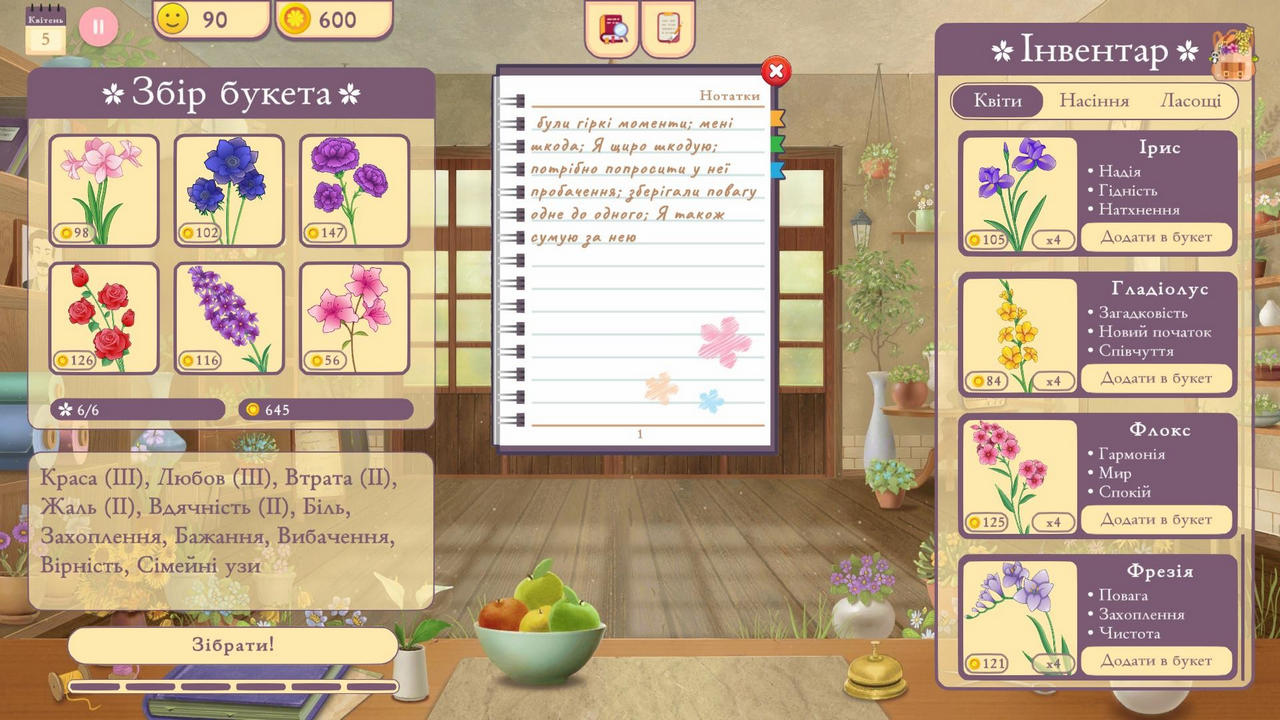Screen dimensions: 1280x720
Task: Switch to the Ласощі inventory tab
Action: click(x=1193, y=100)
